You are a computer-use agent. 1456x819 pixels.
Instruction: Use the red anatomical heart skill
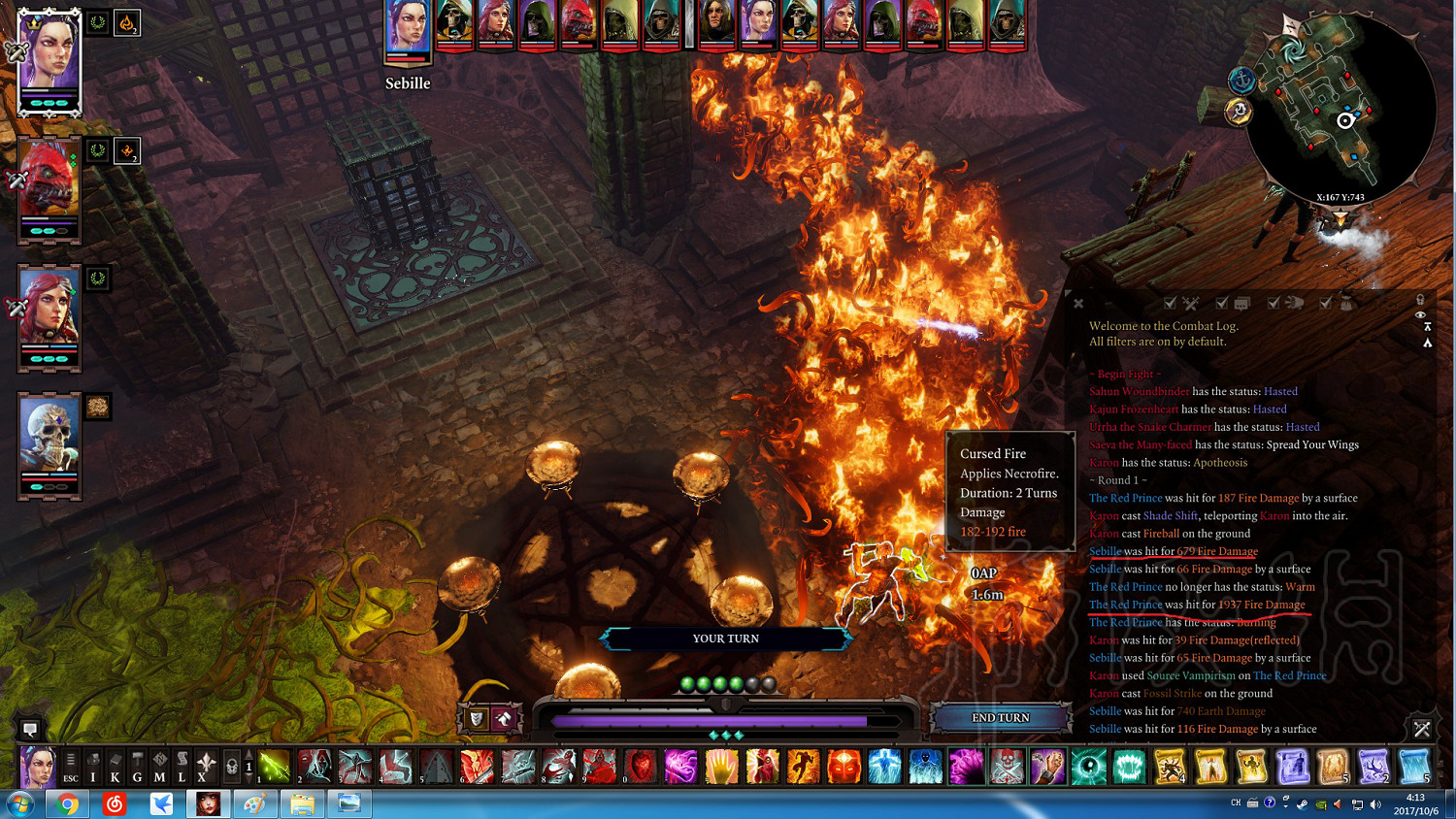pos(640,767)
